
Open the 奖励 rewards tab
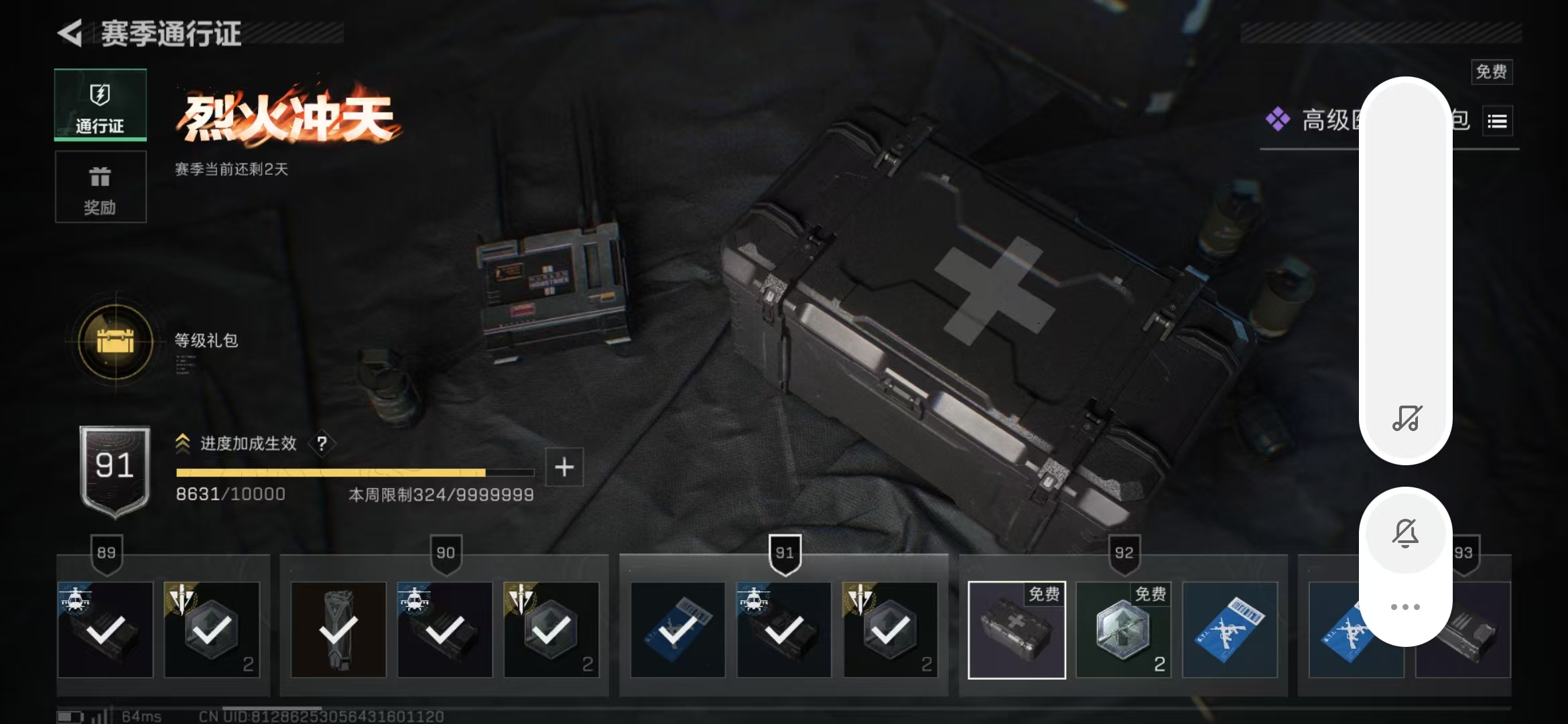click(101, 187)
